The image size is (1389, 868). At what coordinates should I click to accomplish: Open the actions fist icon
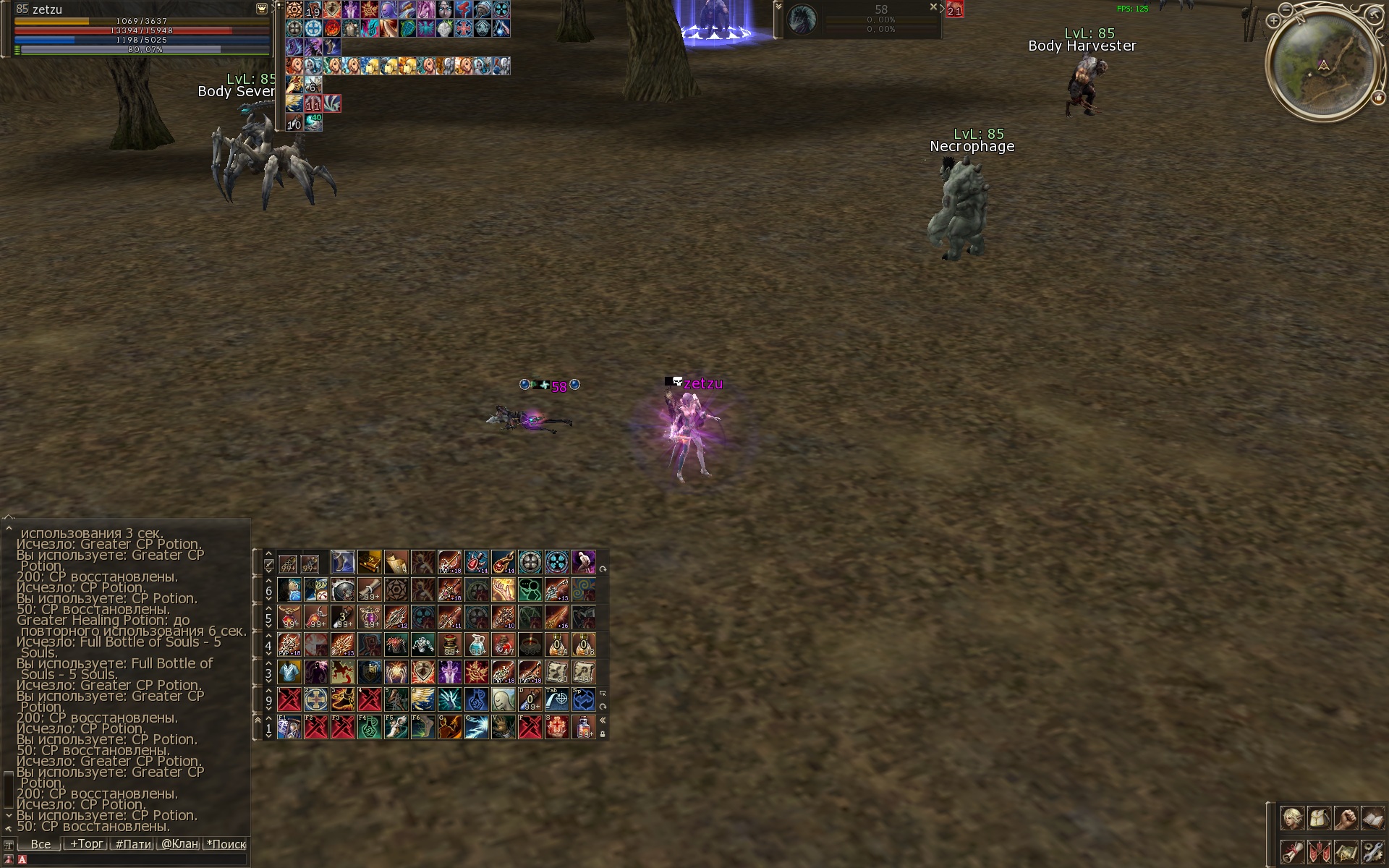point(1346,819)
